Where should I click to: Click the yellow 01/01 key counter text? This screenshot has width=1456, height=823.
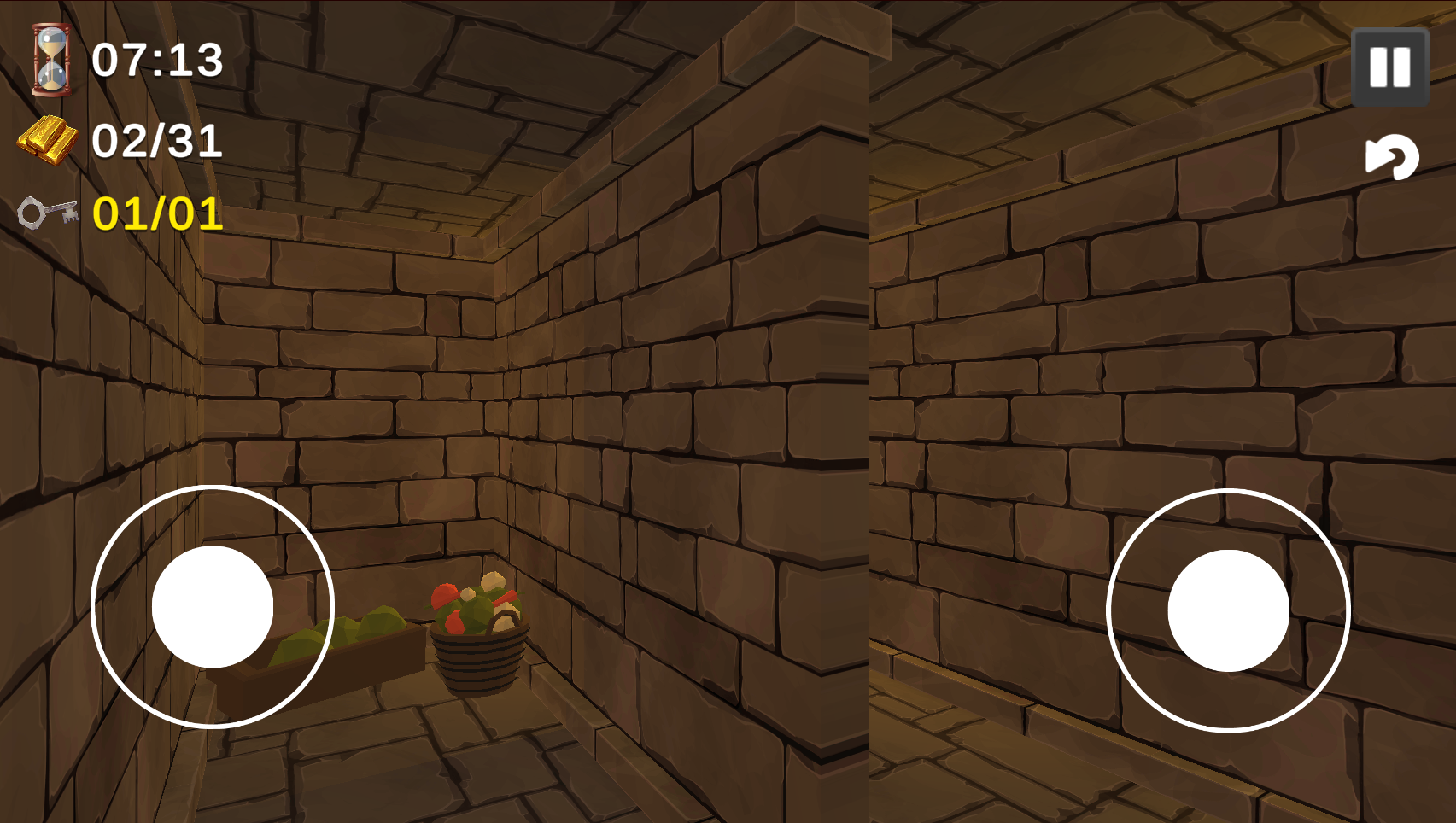click(x=156, y=214)
